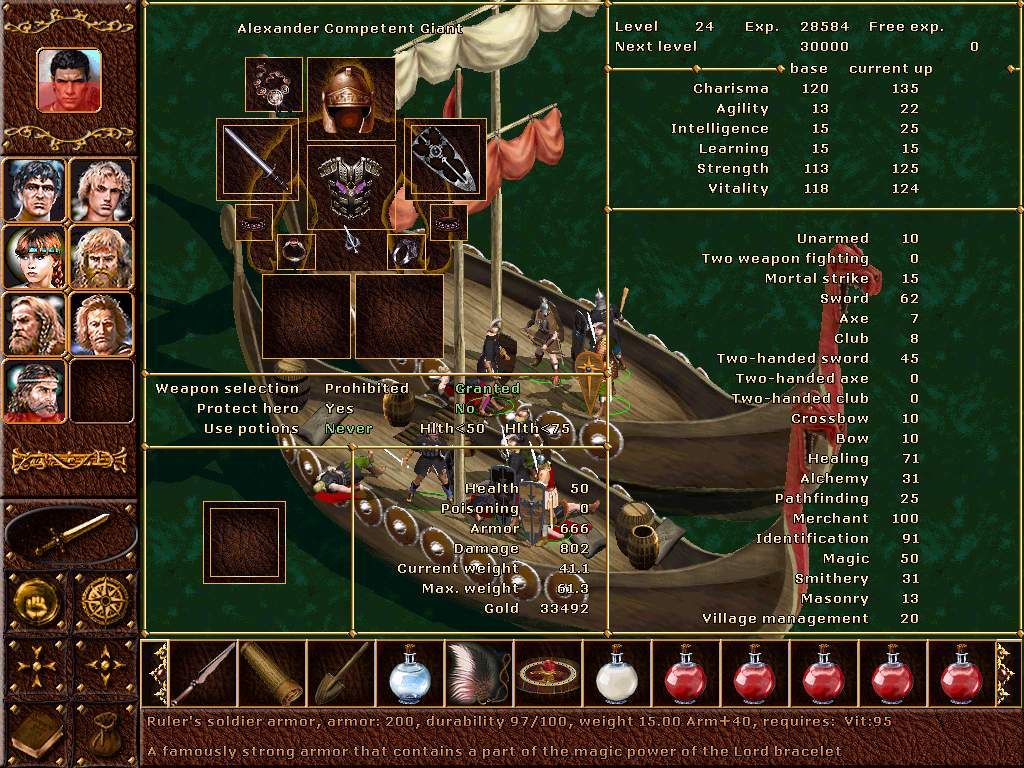Pick the pale blue potion flask

point(409,674)
